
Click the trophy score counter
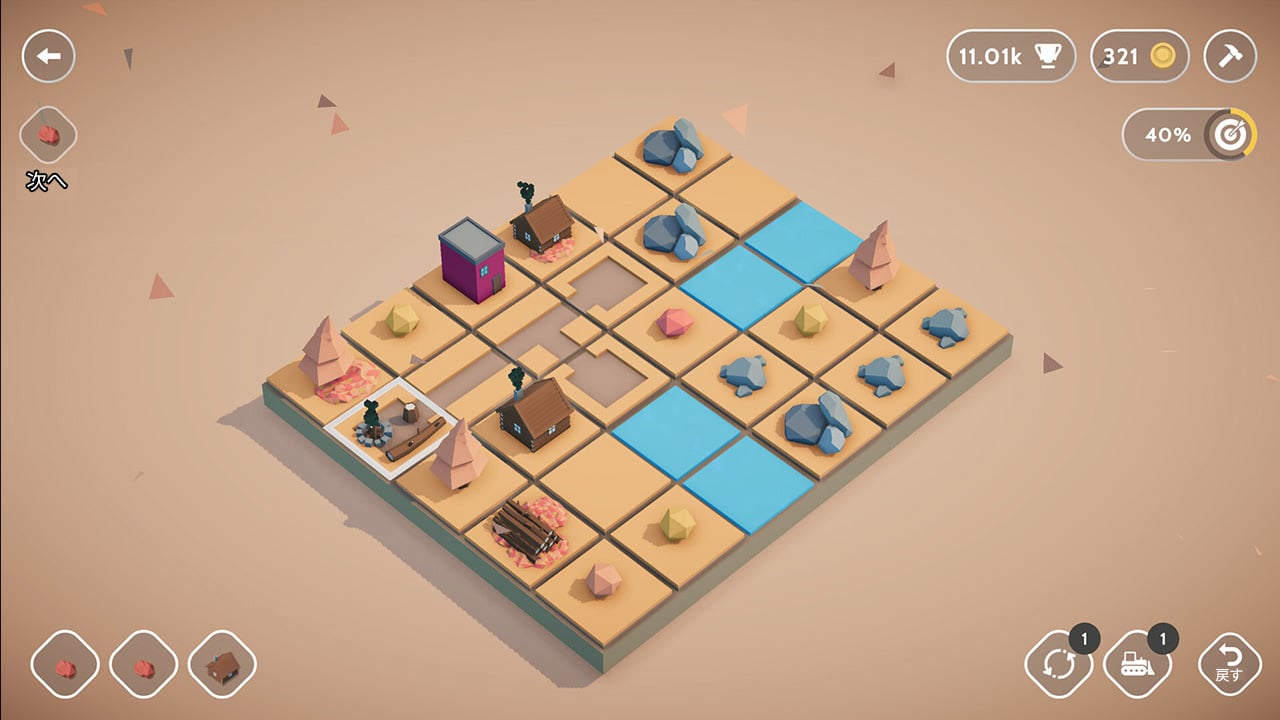(x=1010, y=57)
